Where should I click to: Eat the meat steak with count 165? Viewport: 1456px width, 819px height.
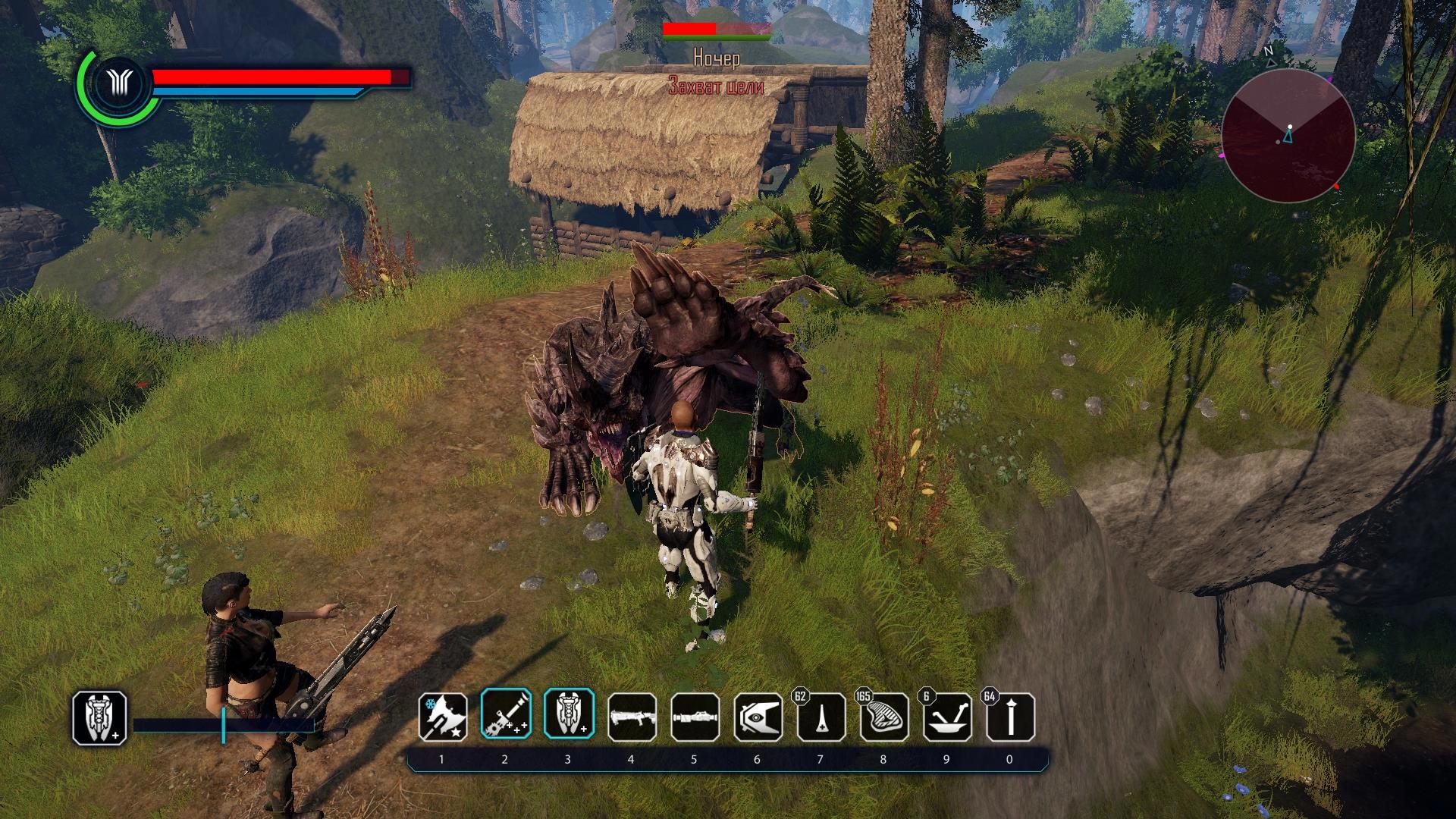(884, 717)
